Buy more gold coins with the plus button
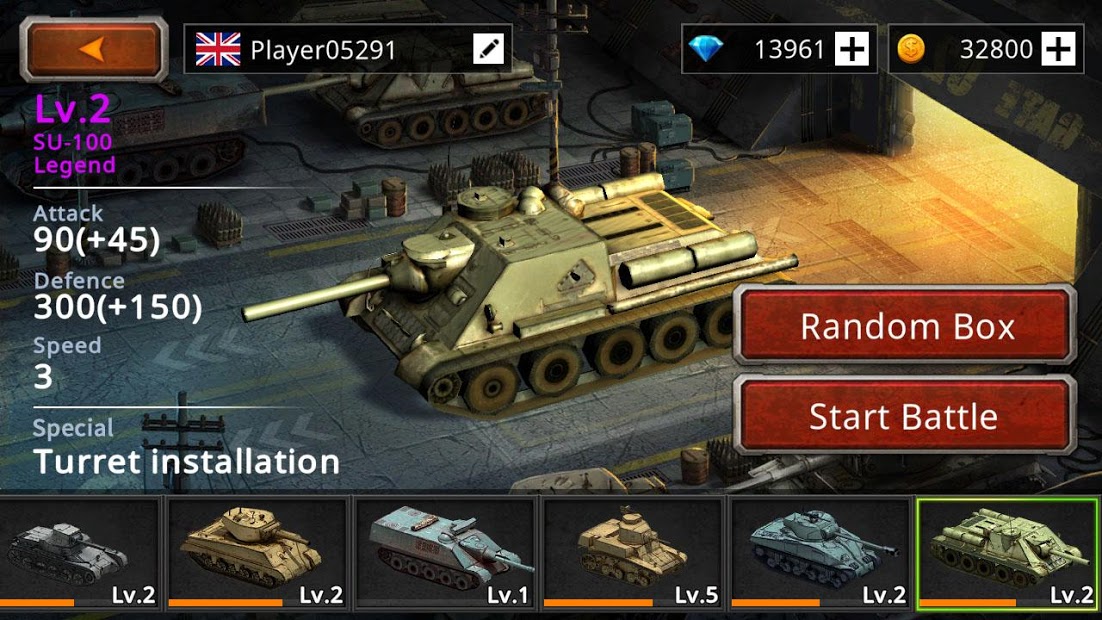The width and height of the screenshot is (1102, 620). (1058, 49)
